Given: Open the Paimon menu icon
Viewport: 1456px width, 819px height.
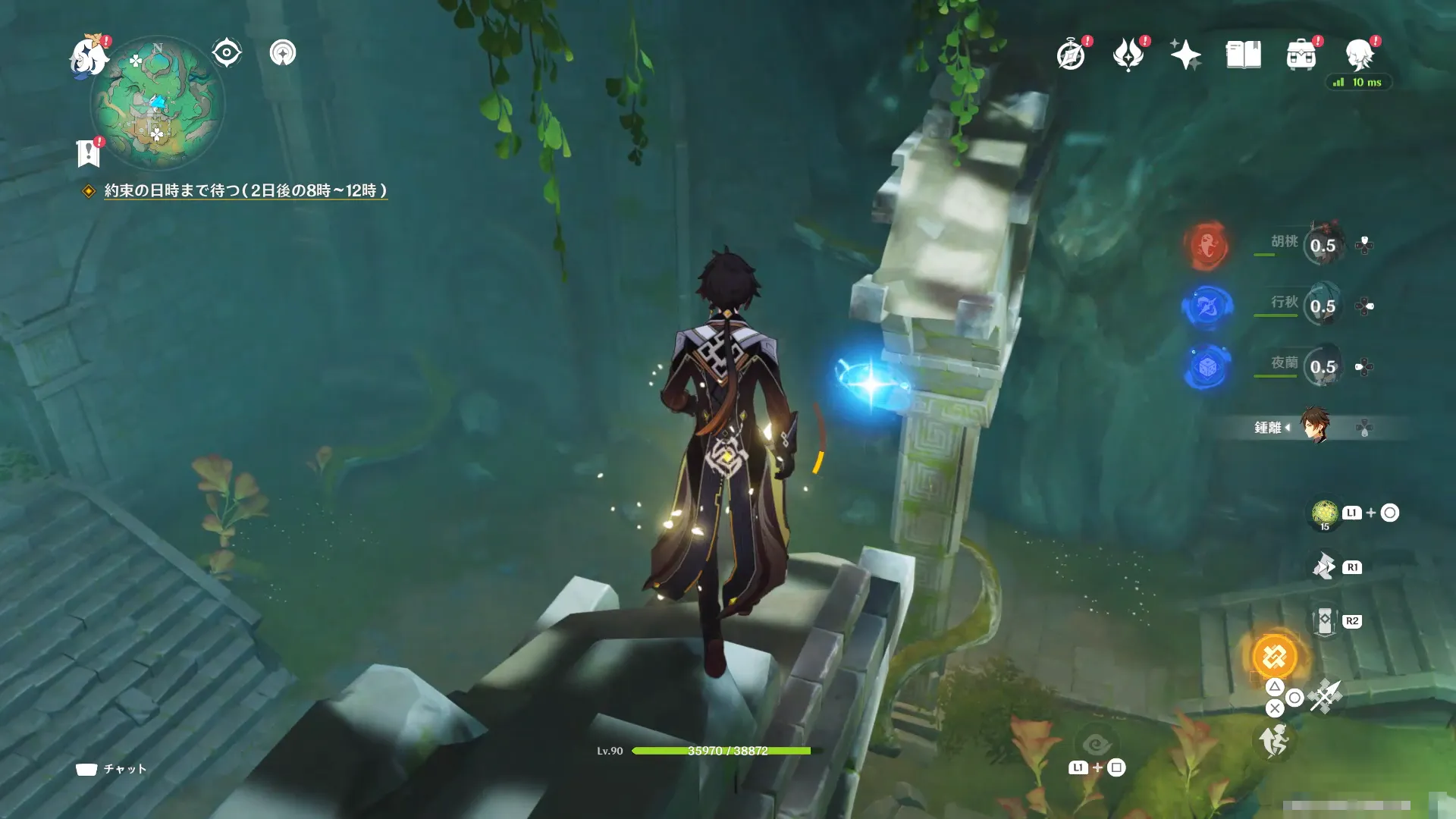Looking at the screenshot, I should [x=89, y=56].
